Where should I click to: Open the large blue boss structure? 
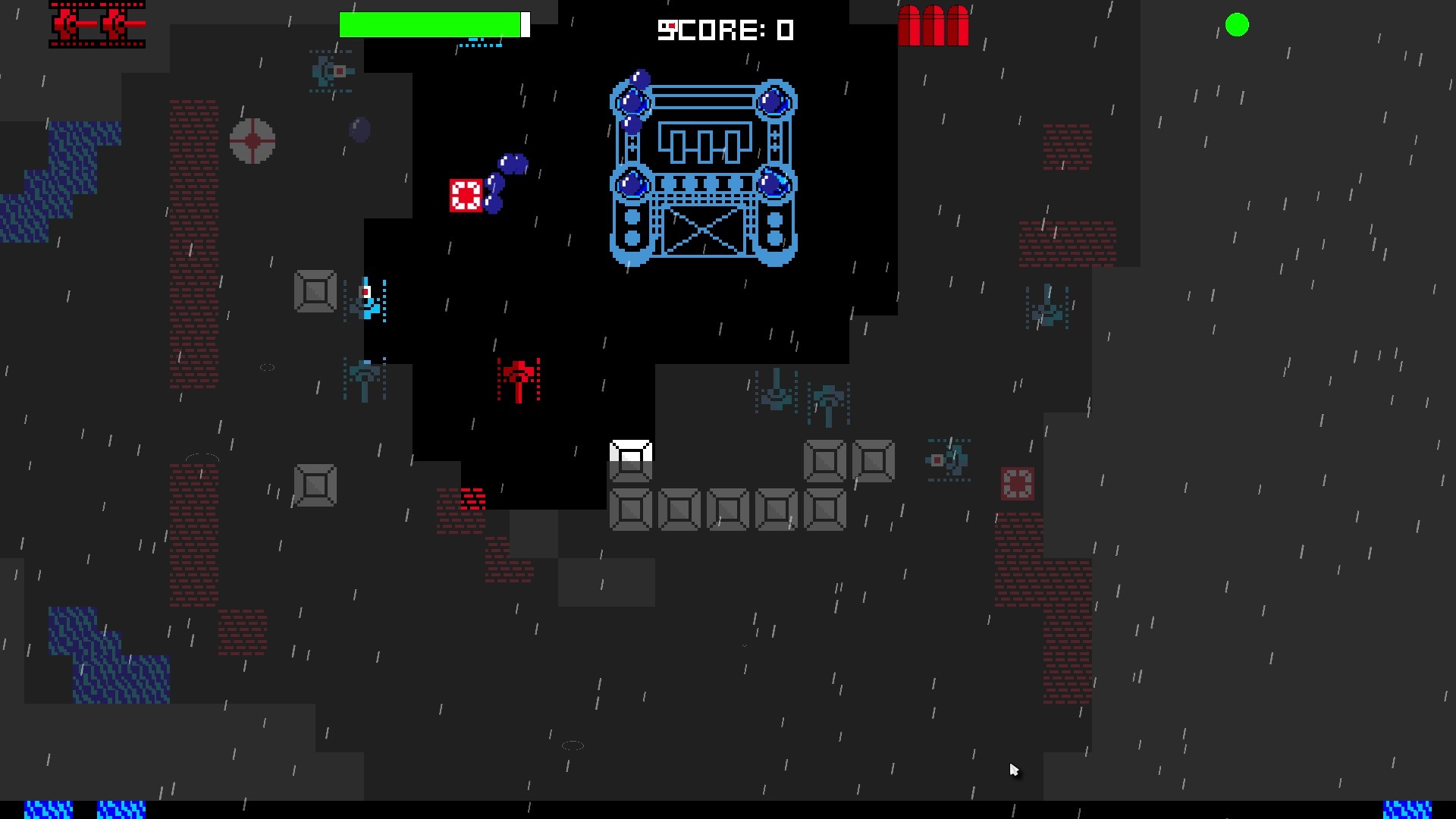tap(702, 173)
